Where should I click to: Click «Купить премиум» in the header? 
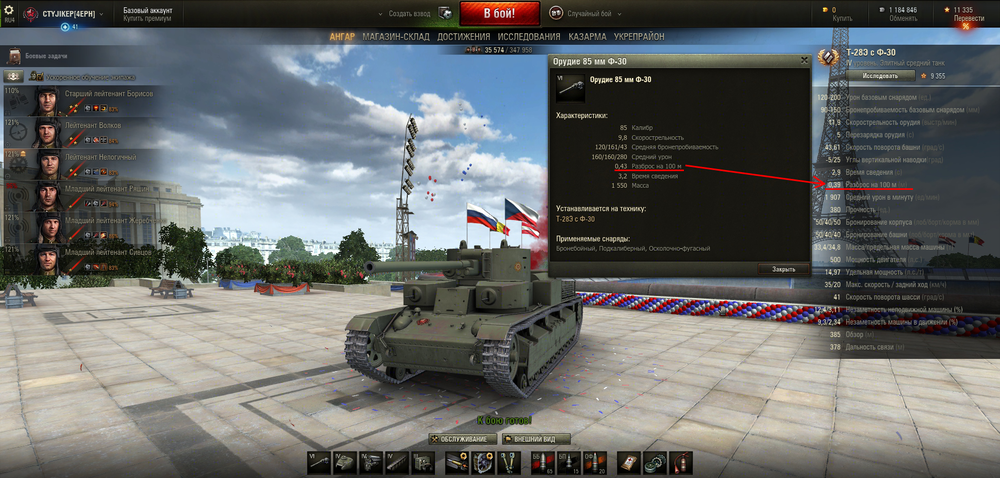[148, 18]
